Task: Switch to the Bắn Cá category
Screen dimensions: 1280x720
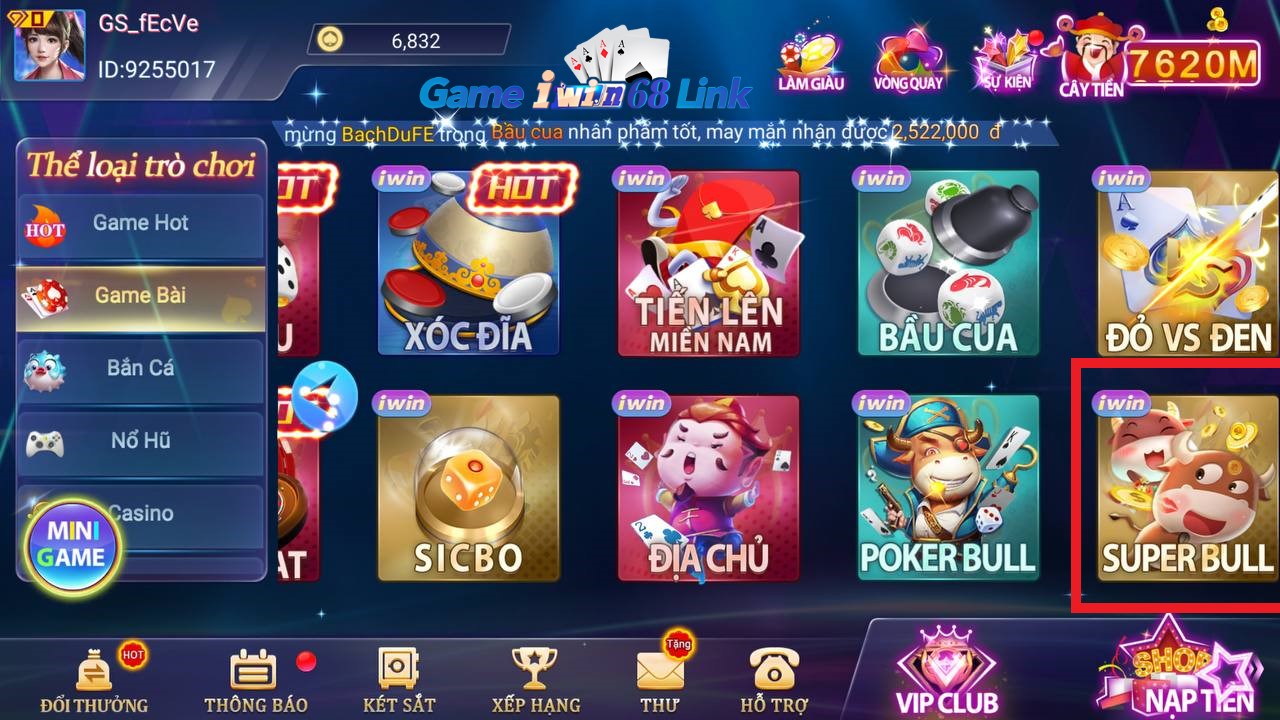Action: [x=140, y=368]
